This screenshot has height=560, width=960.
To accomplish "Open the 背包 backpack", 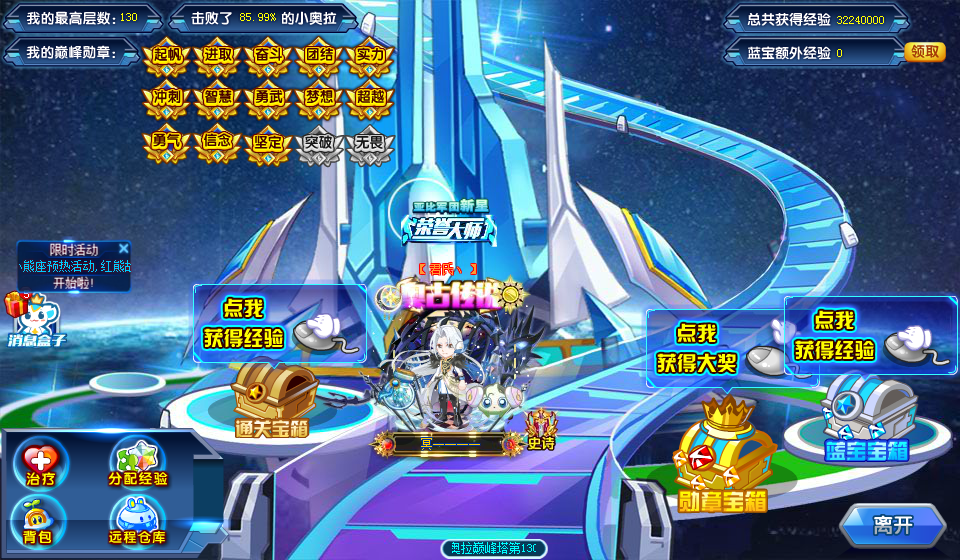I will pyautogui.click(x=38, y=522).
